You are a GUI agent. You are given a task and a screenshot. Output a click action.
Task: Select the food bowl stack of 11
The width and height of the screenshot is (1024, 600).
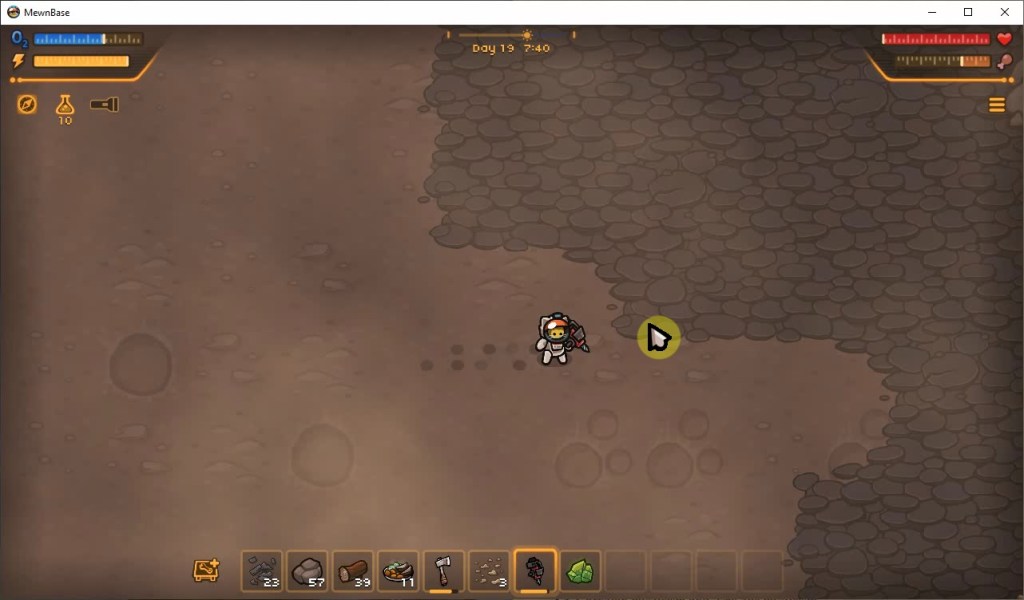point(399,571)
